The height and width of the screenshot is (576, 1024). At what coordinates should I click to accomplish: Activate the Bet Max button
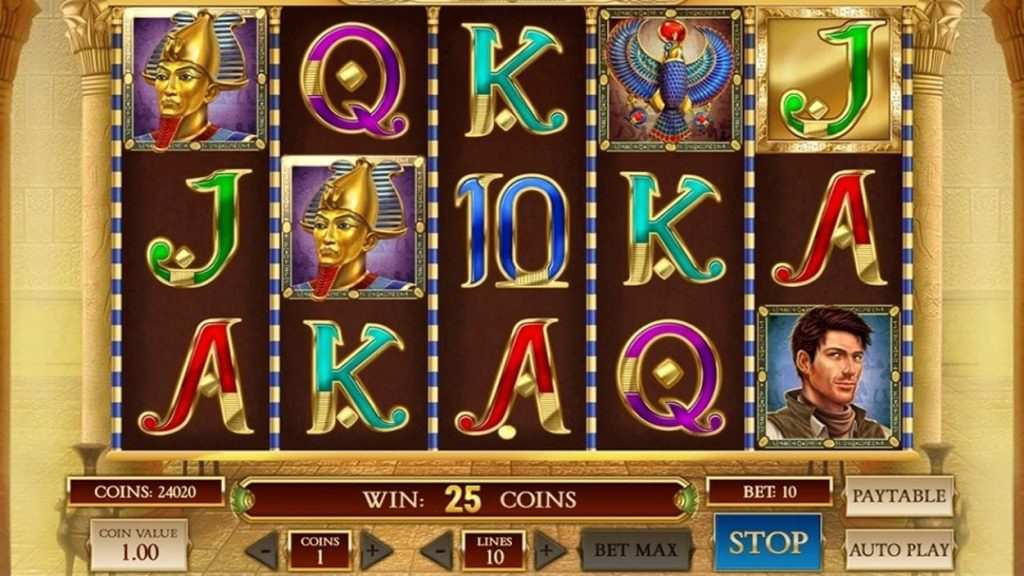[636, 549]
